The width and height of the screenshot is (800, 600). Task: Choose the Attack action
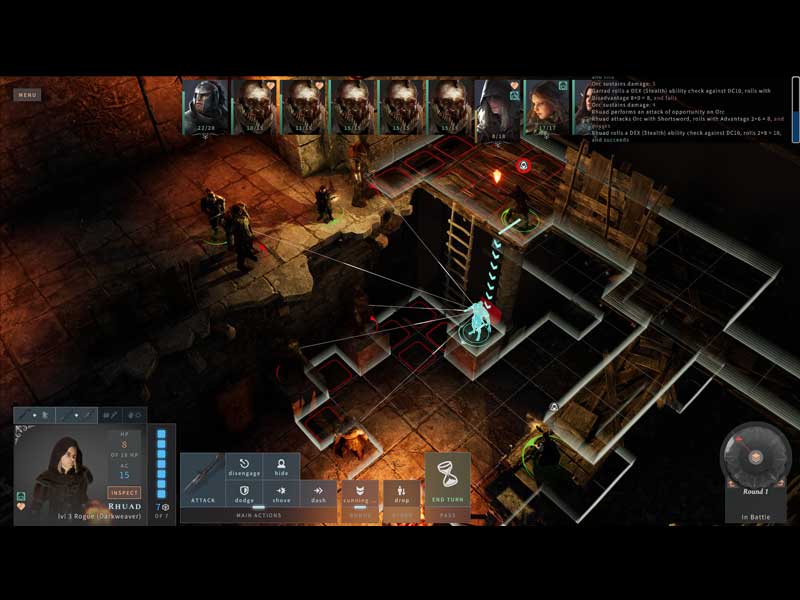(x=203, y=480)
